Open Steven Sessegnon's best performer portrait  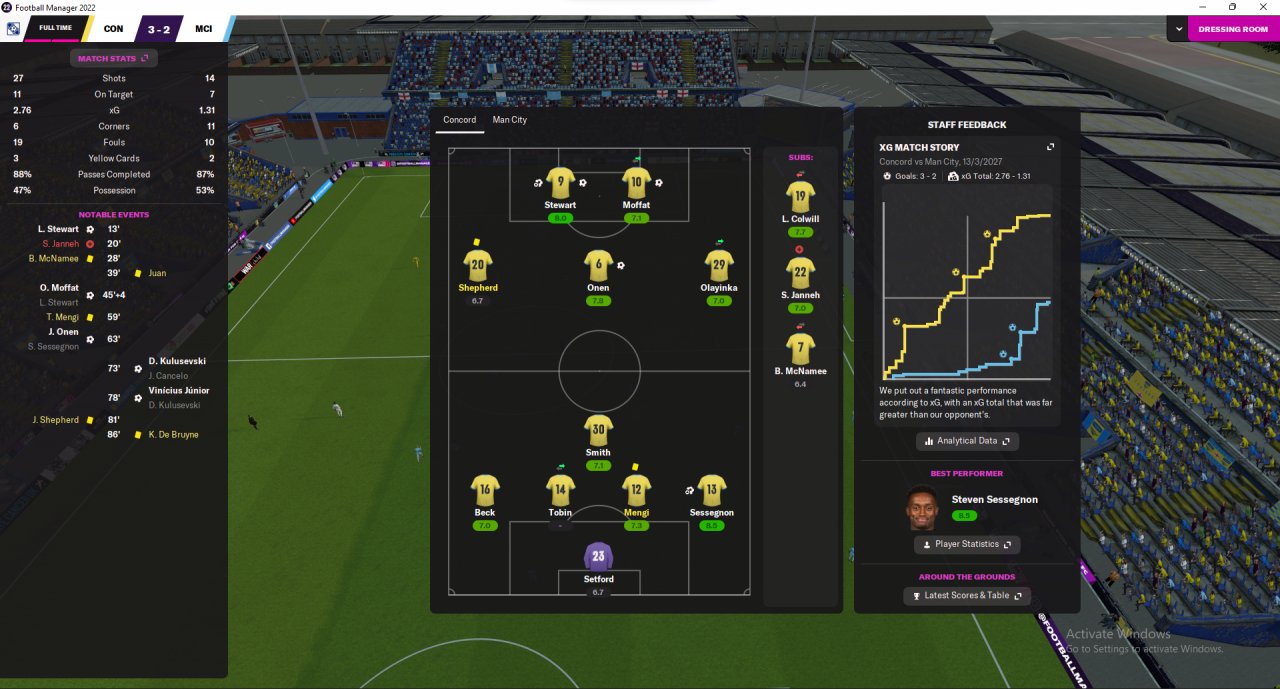click(922, 508)
